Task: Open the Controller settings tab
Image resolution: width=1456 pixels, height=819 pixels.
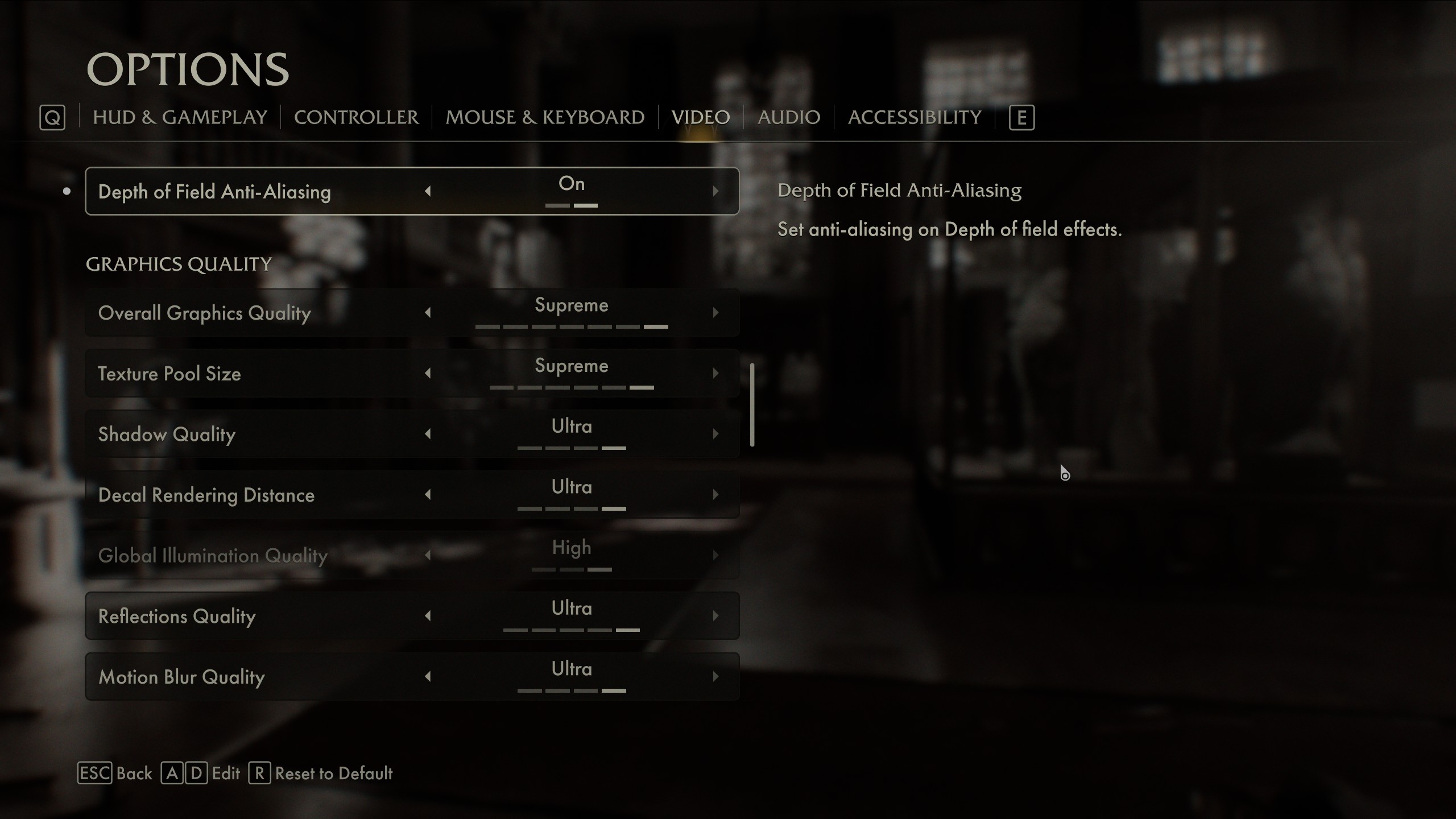Action: (x=356, y=117)
